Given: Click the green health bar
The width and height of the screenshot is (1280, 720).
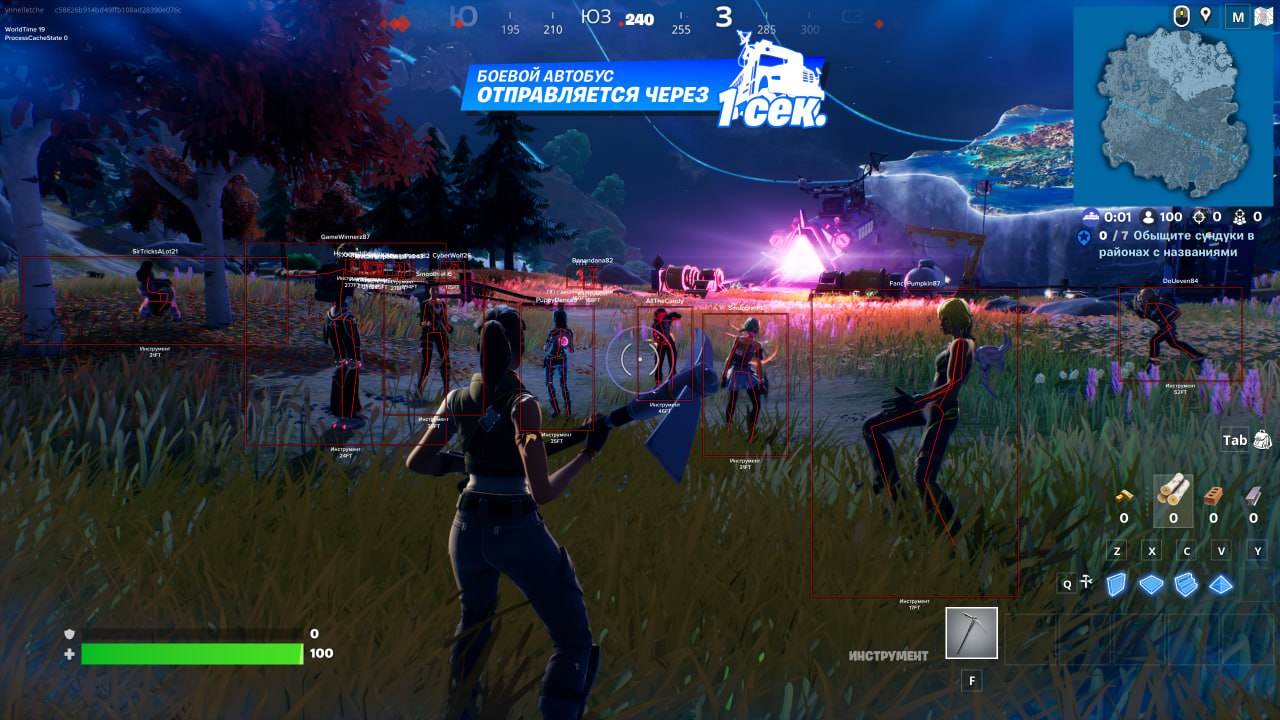Looking at the screenshot, I should [x=190, y=651].
